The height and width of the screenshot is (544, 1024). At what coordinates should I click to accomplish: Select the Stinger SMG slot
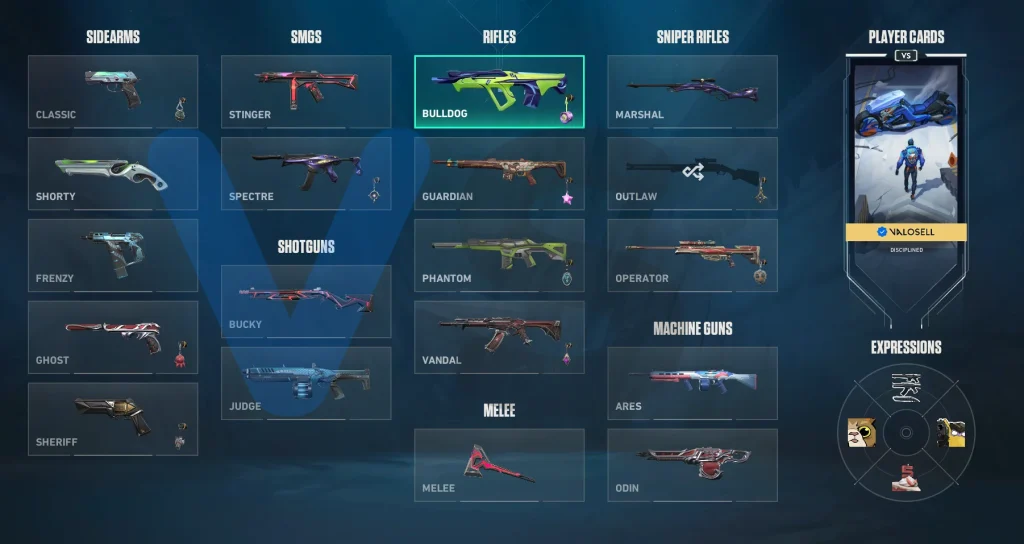(x=306, y=92)
